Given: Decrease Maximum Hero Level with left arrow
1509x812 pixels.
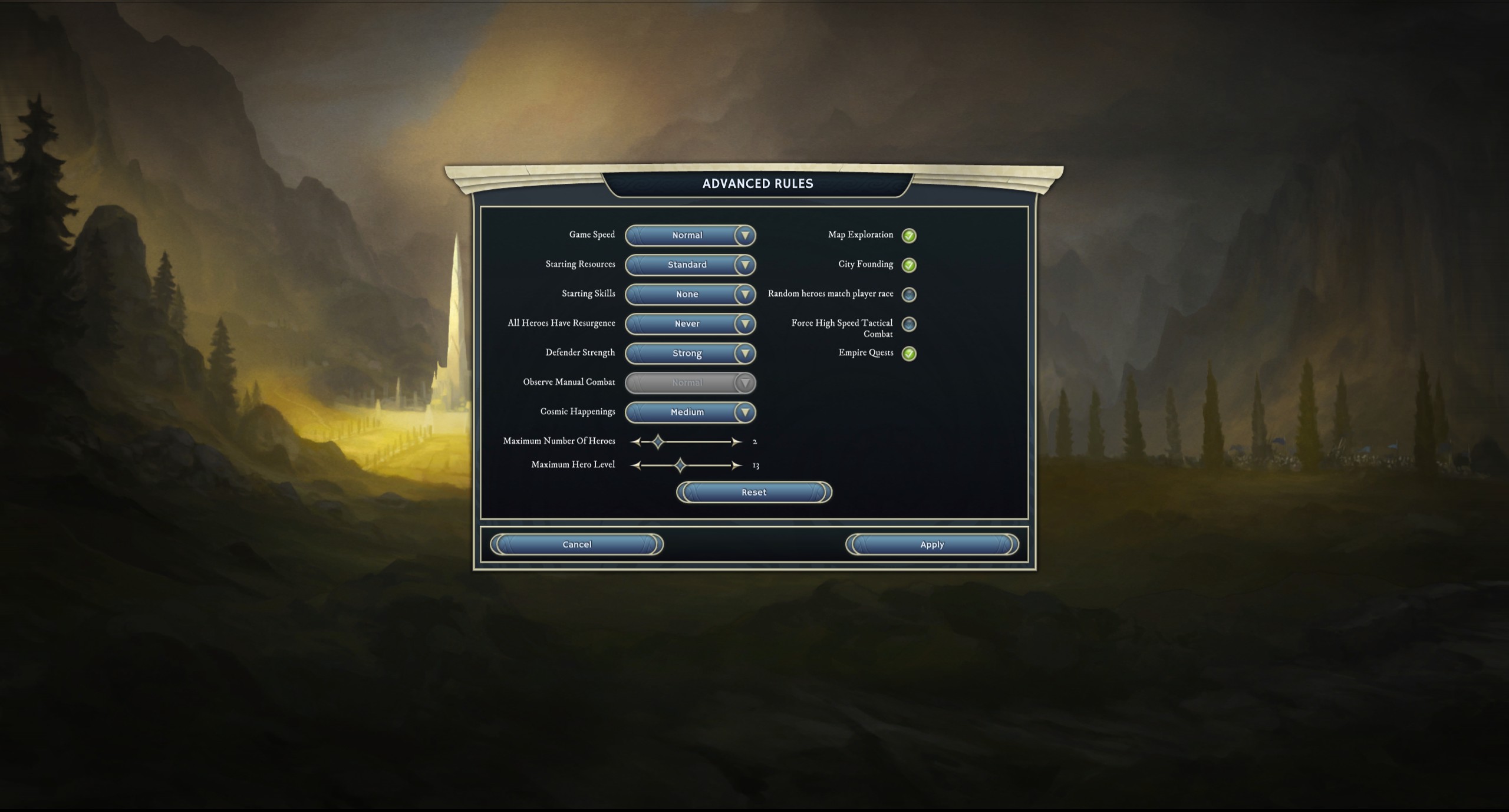Looking at the screenshot, I should click(635, 466).
